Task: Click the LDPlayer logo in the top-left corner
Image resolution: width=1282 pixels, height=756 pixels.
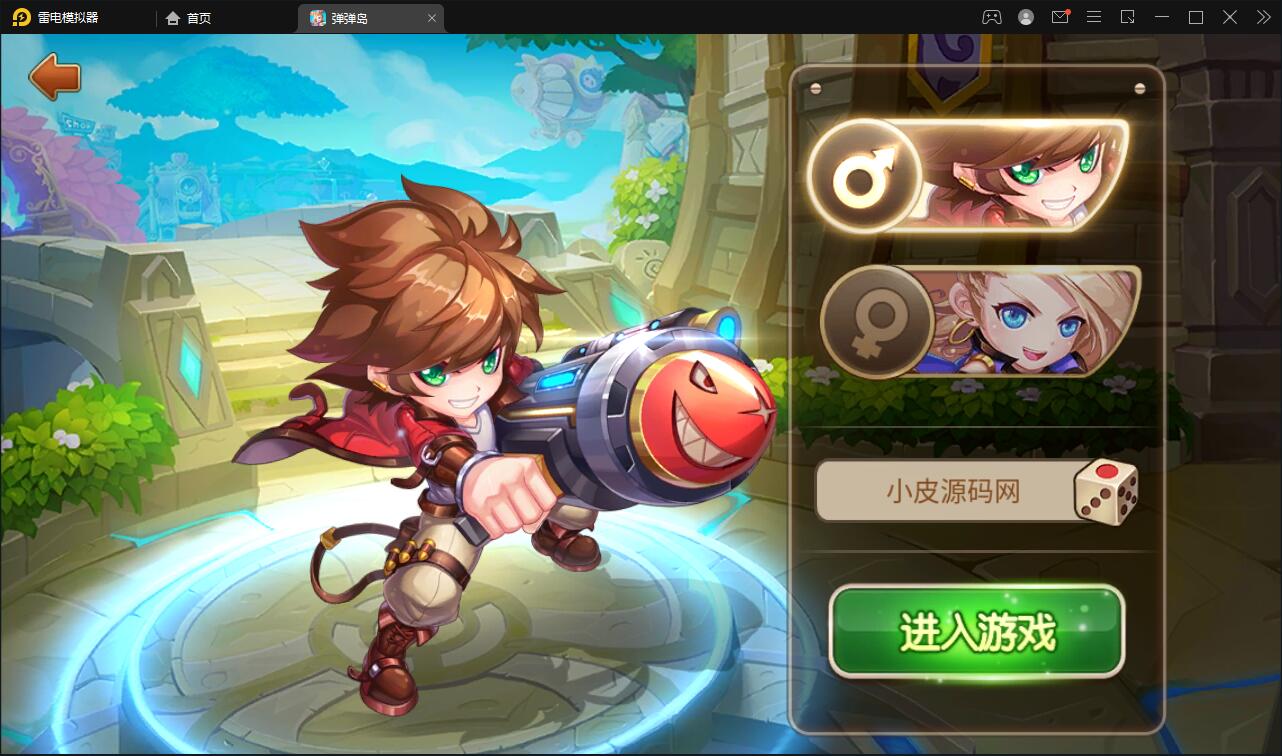Action: point(20,17)
